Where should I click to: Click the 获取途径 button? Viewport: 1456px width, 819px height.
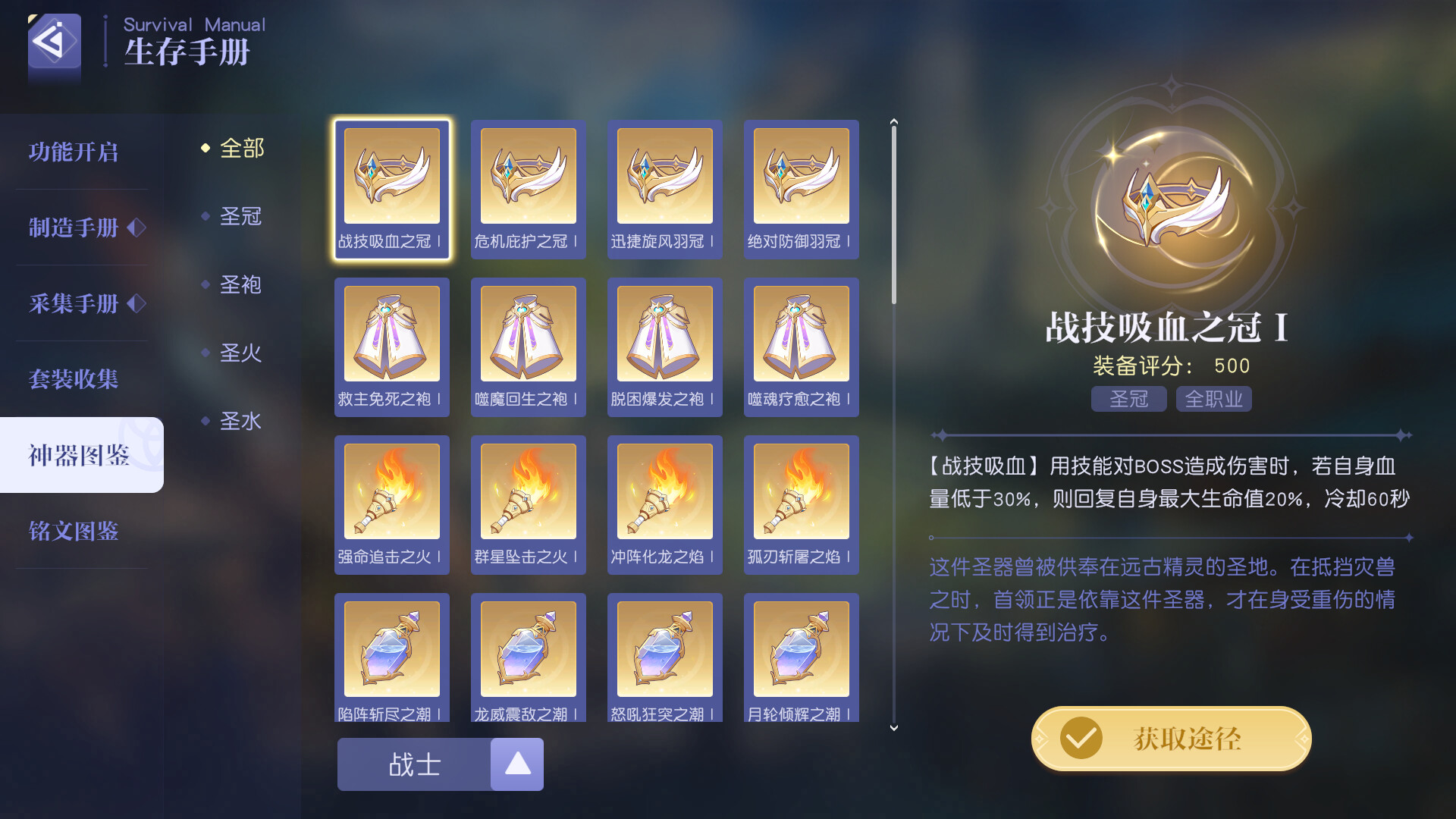pyautogui.click(x=1170, y=738)
